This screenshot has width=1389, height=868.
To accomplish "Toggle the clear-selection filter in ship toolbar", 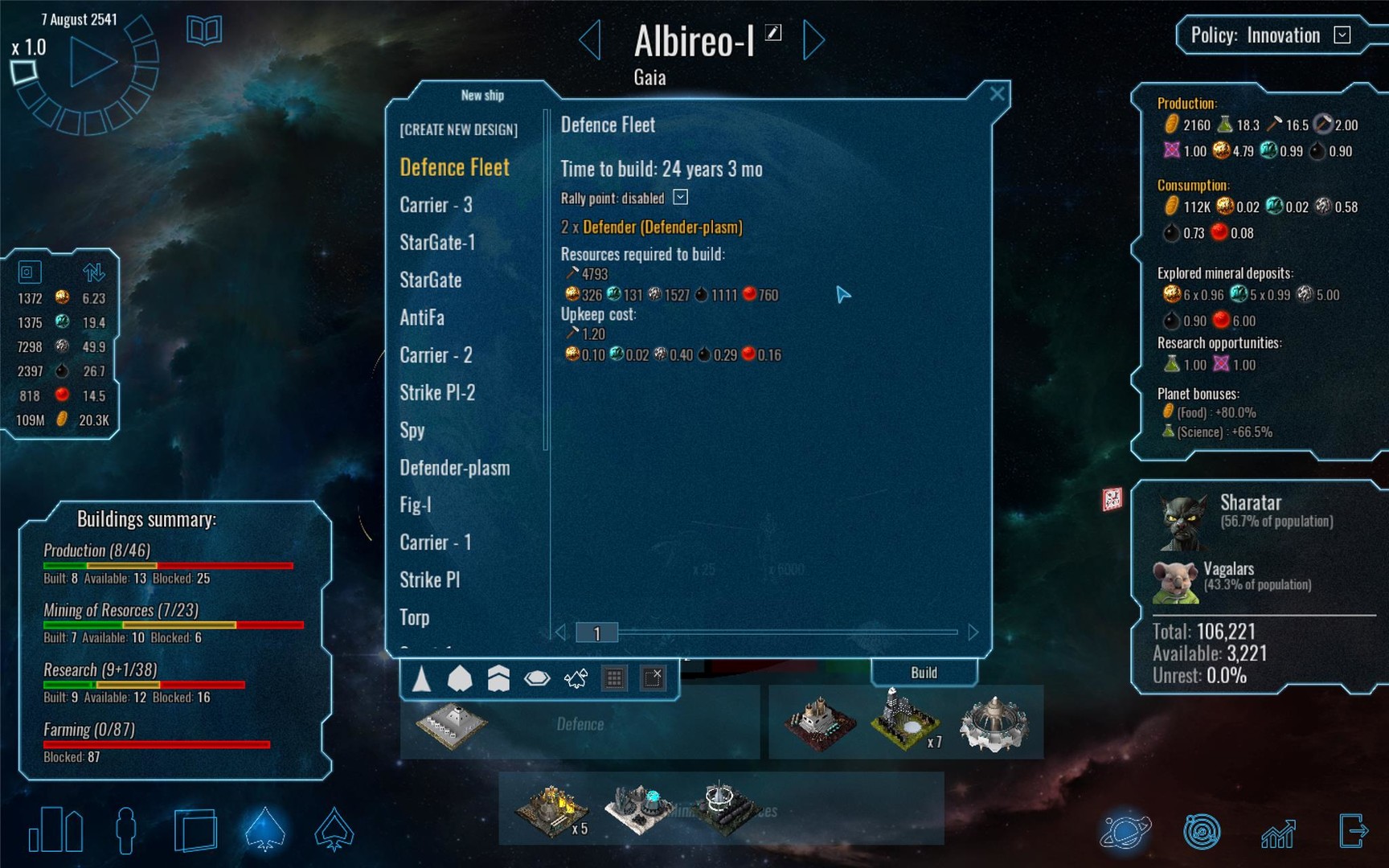I will pyautogui.click(x=653, y=679).
